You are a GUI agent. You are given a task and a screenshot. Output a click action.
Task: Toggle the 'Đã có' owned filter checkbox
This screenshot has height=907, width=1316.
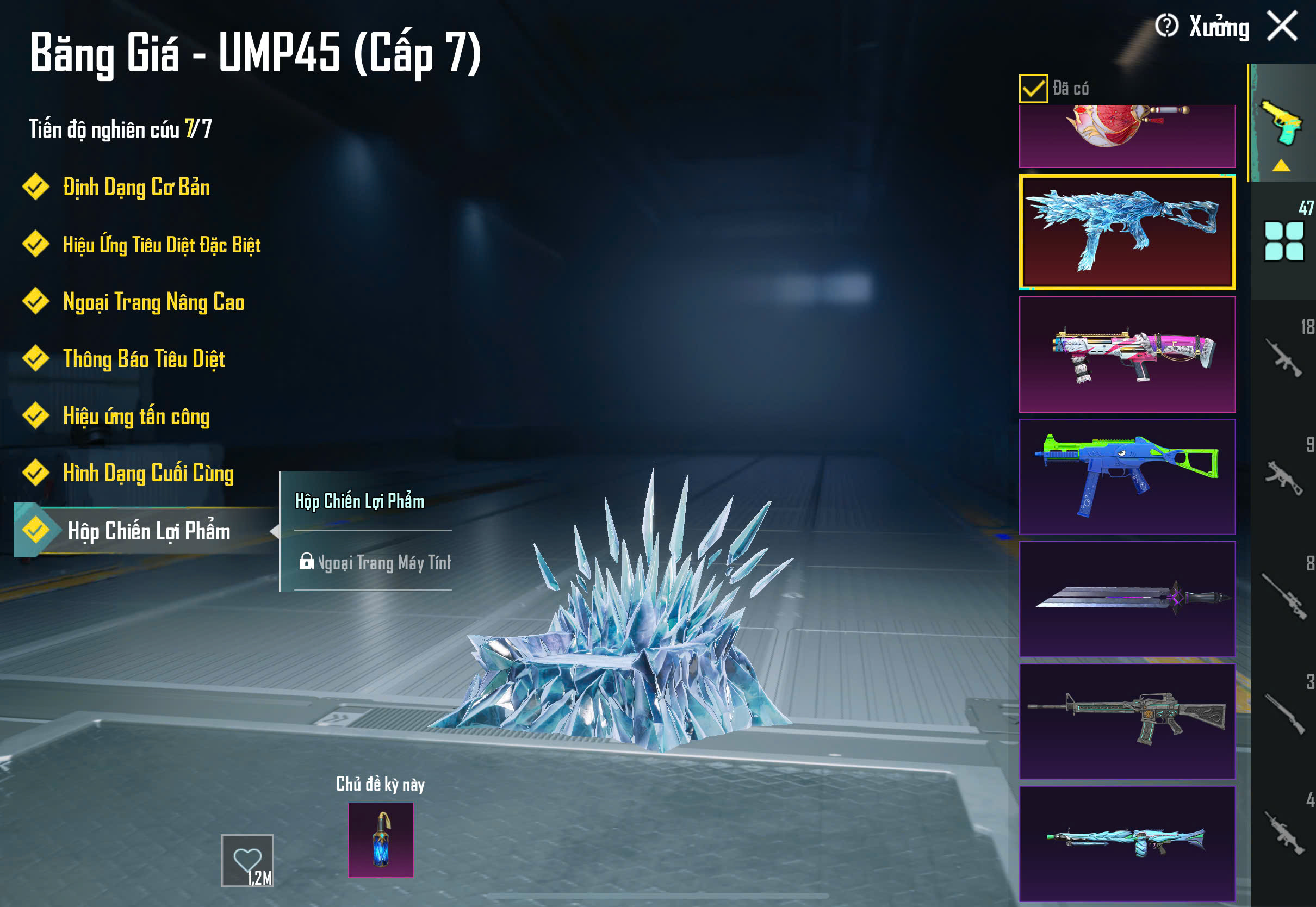(1033, 89)
